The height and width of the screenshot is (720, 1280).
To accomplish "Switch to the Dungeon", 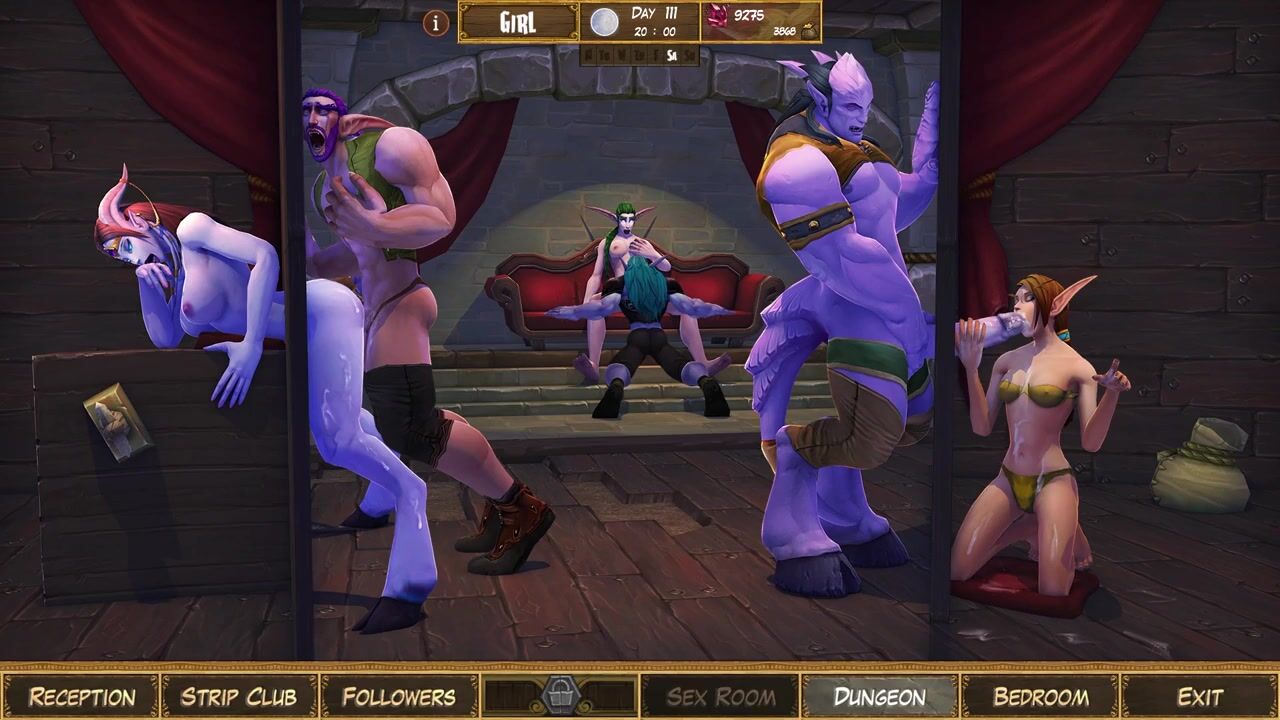I will pyautogui.click(x=880, y=696).
